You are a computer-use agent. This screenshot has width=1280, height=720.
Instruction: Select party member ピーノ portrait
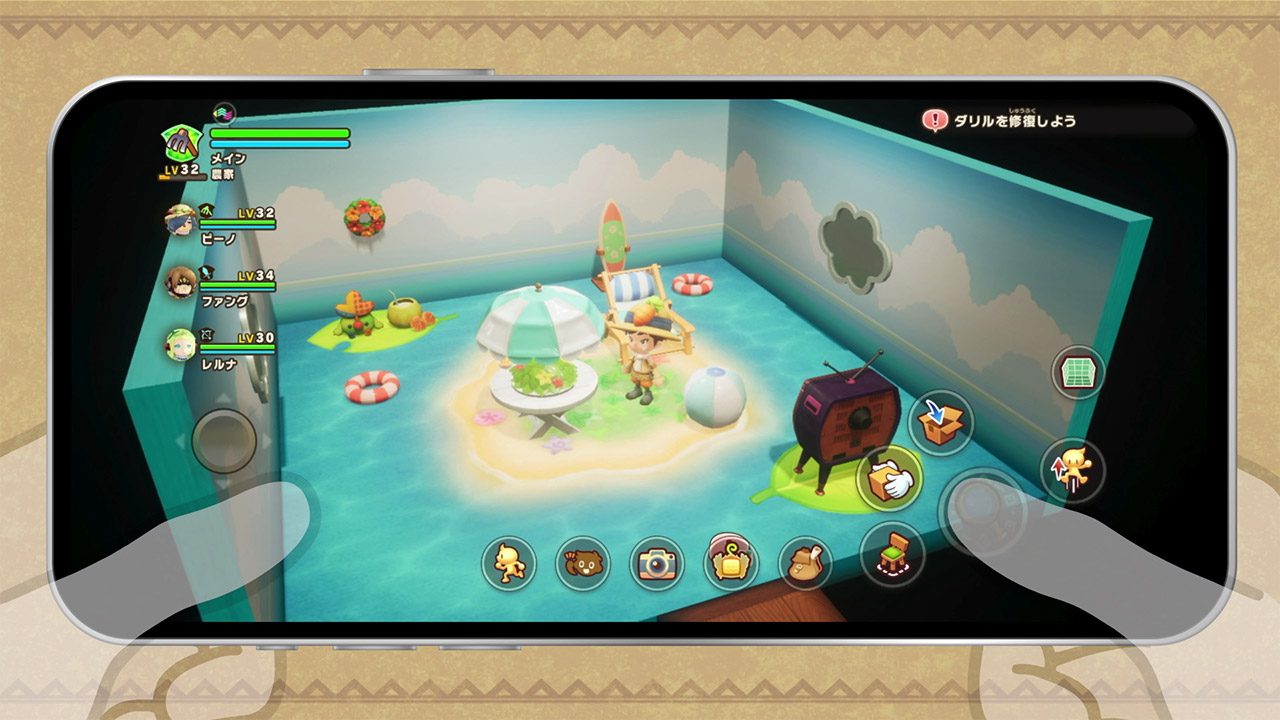pyautogui.click(x=181, y=220)
